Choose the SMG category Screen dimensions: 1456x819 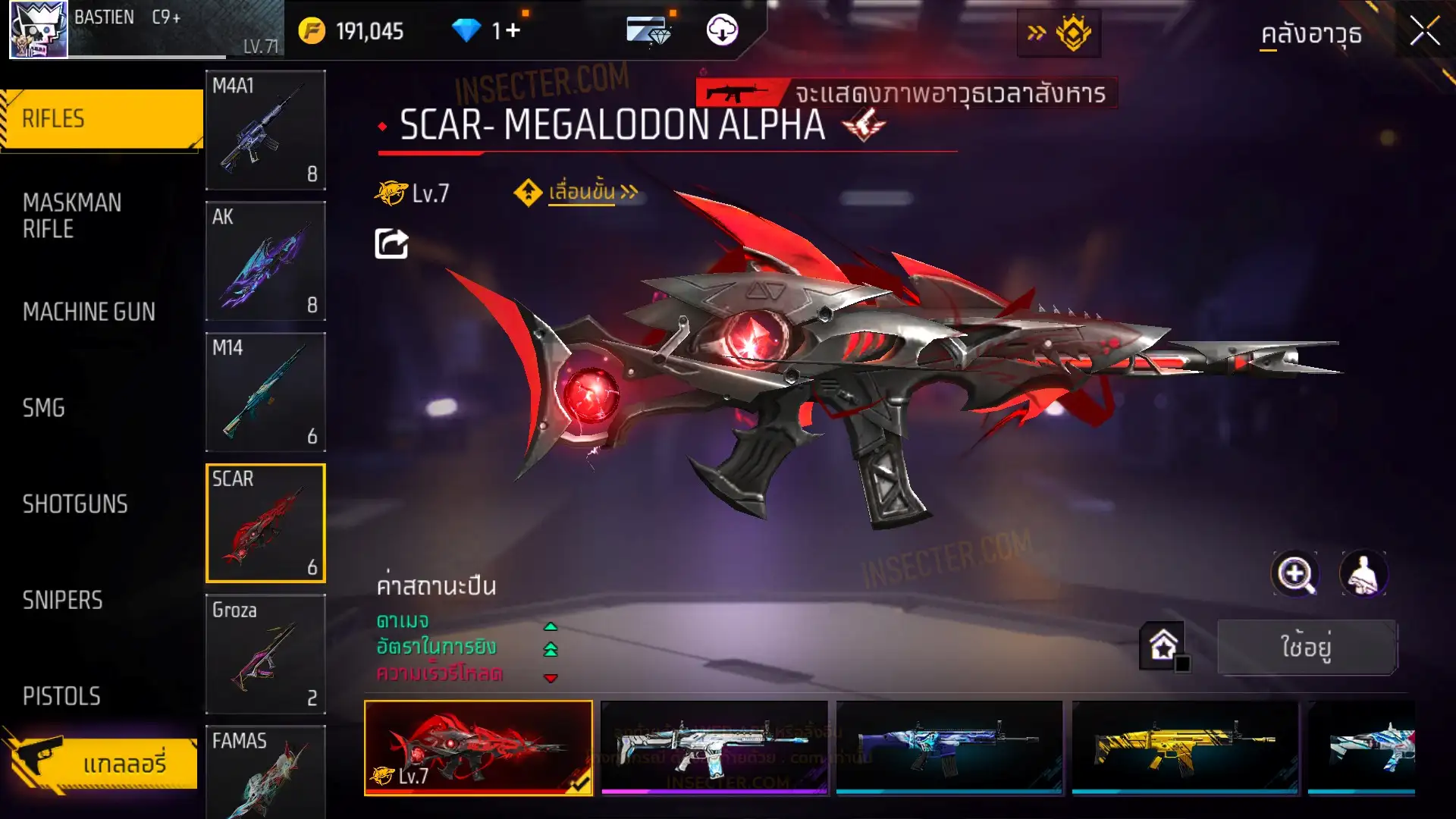44,408
